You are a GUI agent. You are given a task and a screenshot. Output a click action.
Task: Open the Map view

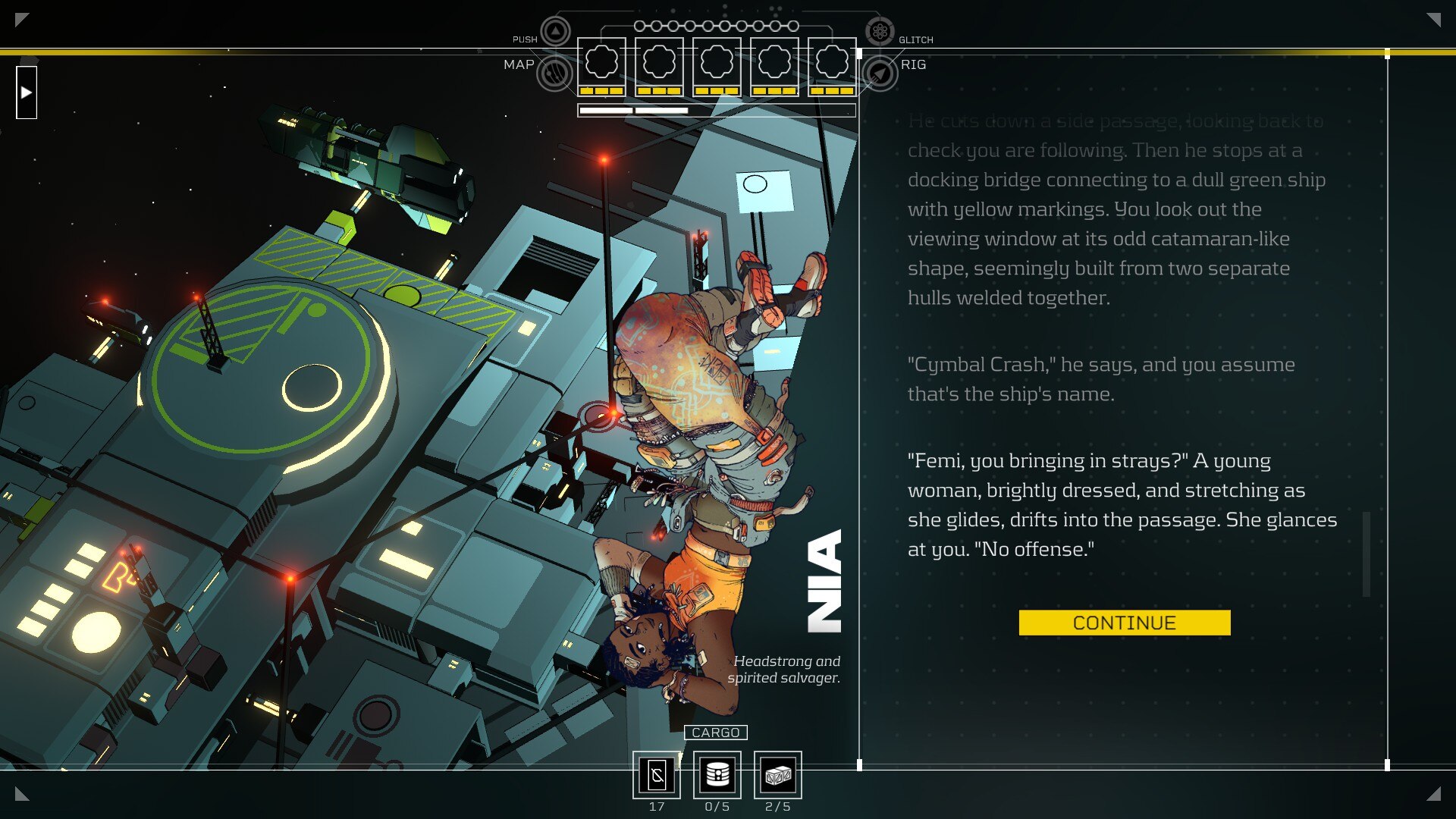point(554,74)
